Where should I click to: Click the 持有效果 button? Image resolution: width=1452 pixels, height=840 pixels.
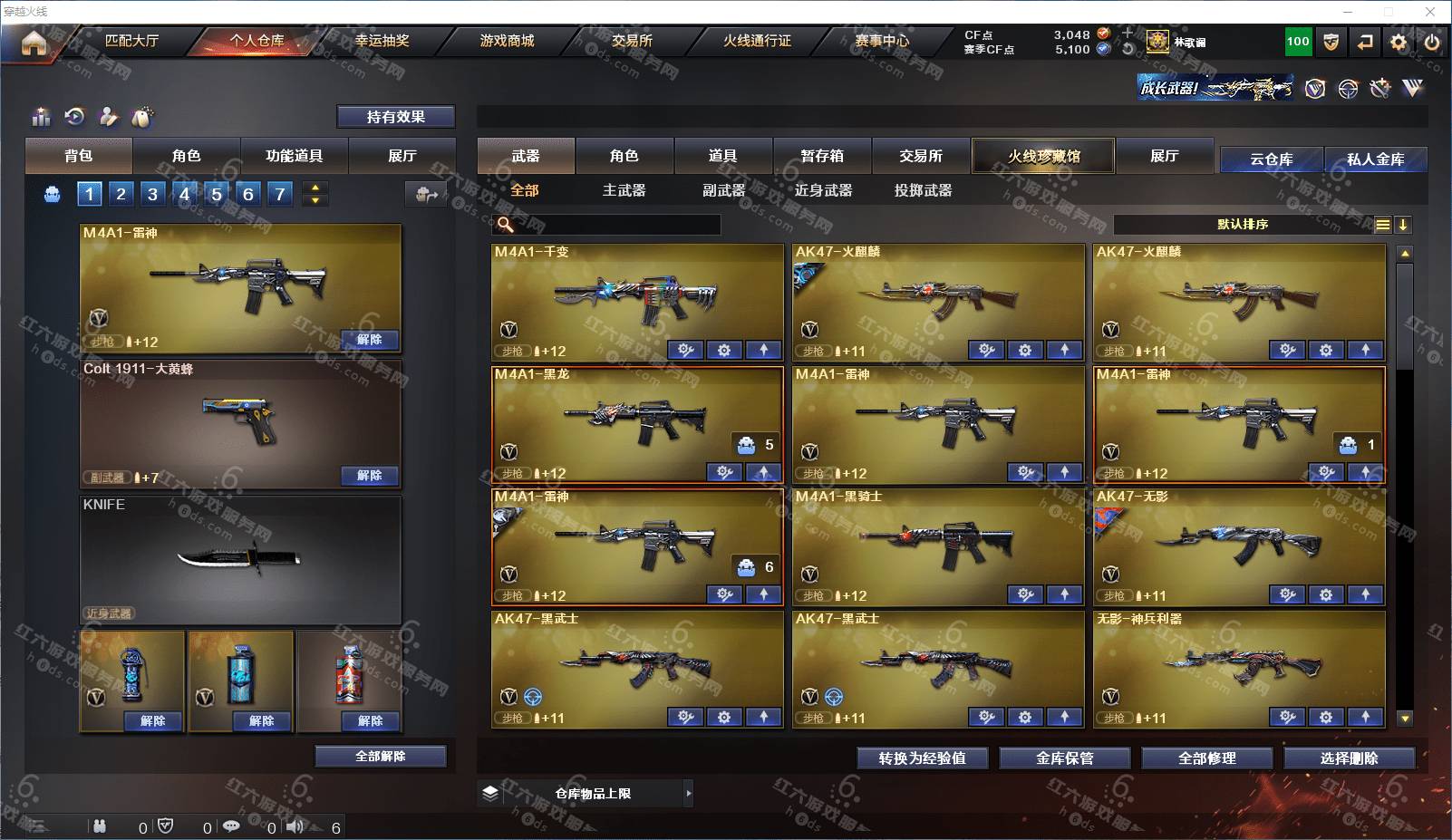(x=395, y=117)
